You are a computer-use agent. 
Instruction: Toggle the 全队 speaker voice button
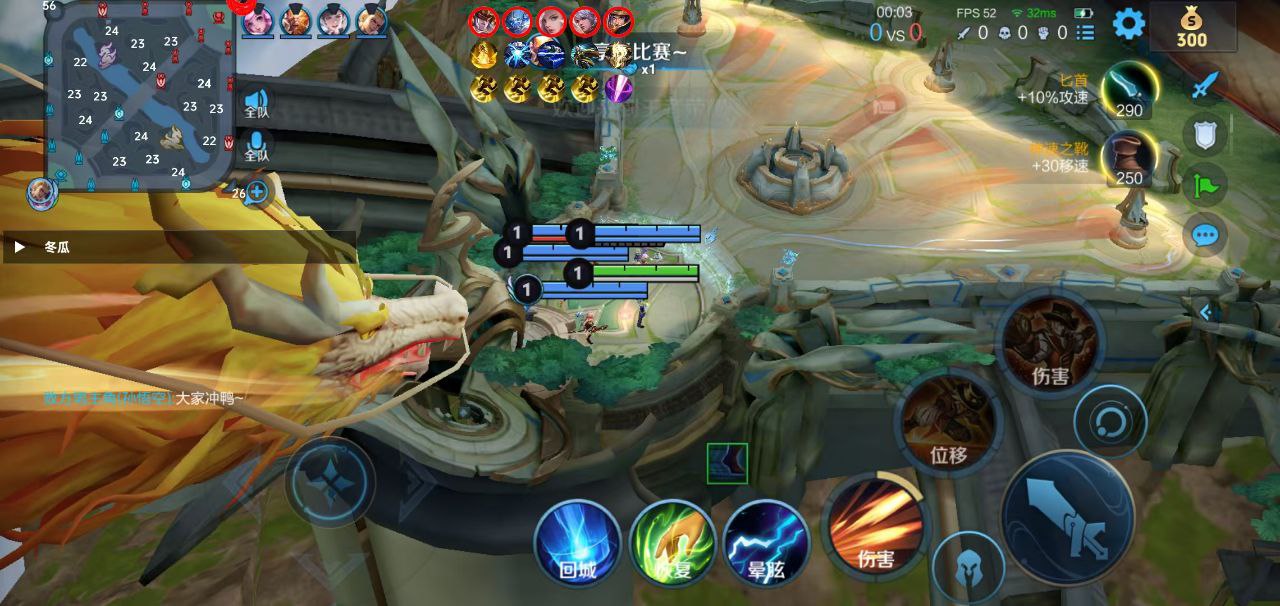tap(257, 105)
